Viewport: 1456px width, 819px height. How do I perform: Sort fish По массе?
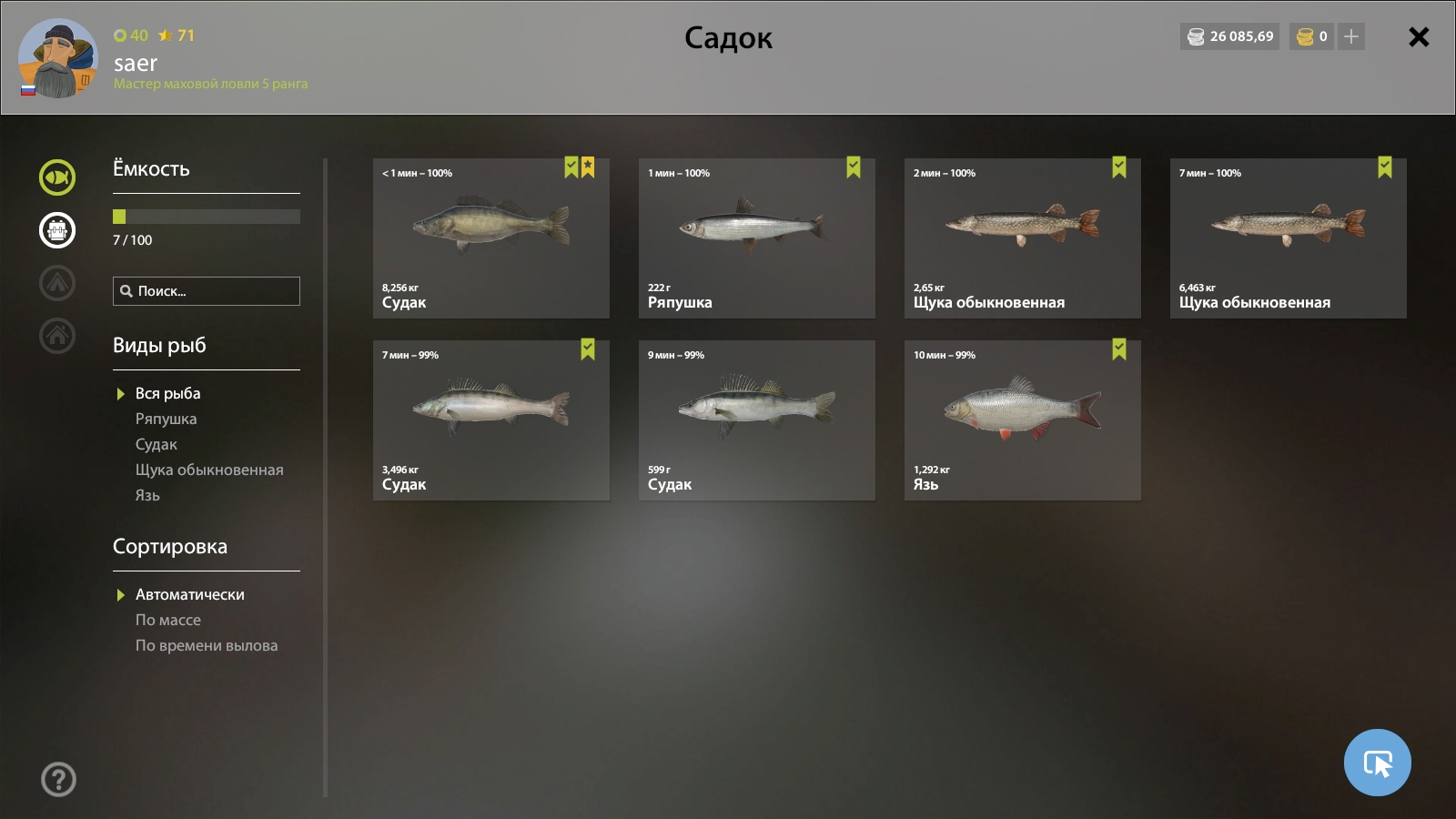(168, 620)
